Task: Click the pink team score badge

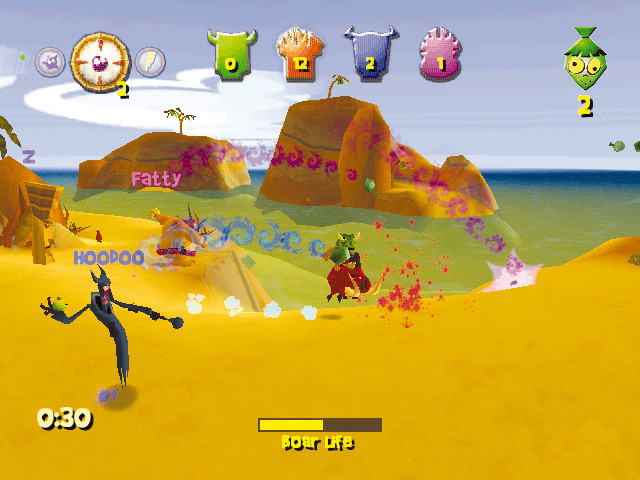Action: pyautogui.click(x=440, y=53)
